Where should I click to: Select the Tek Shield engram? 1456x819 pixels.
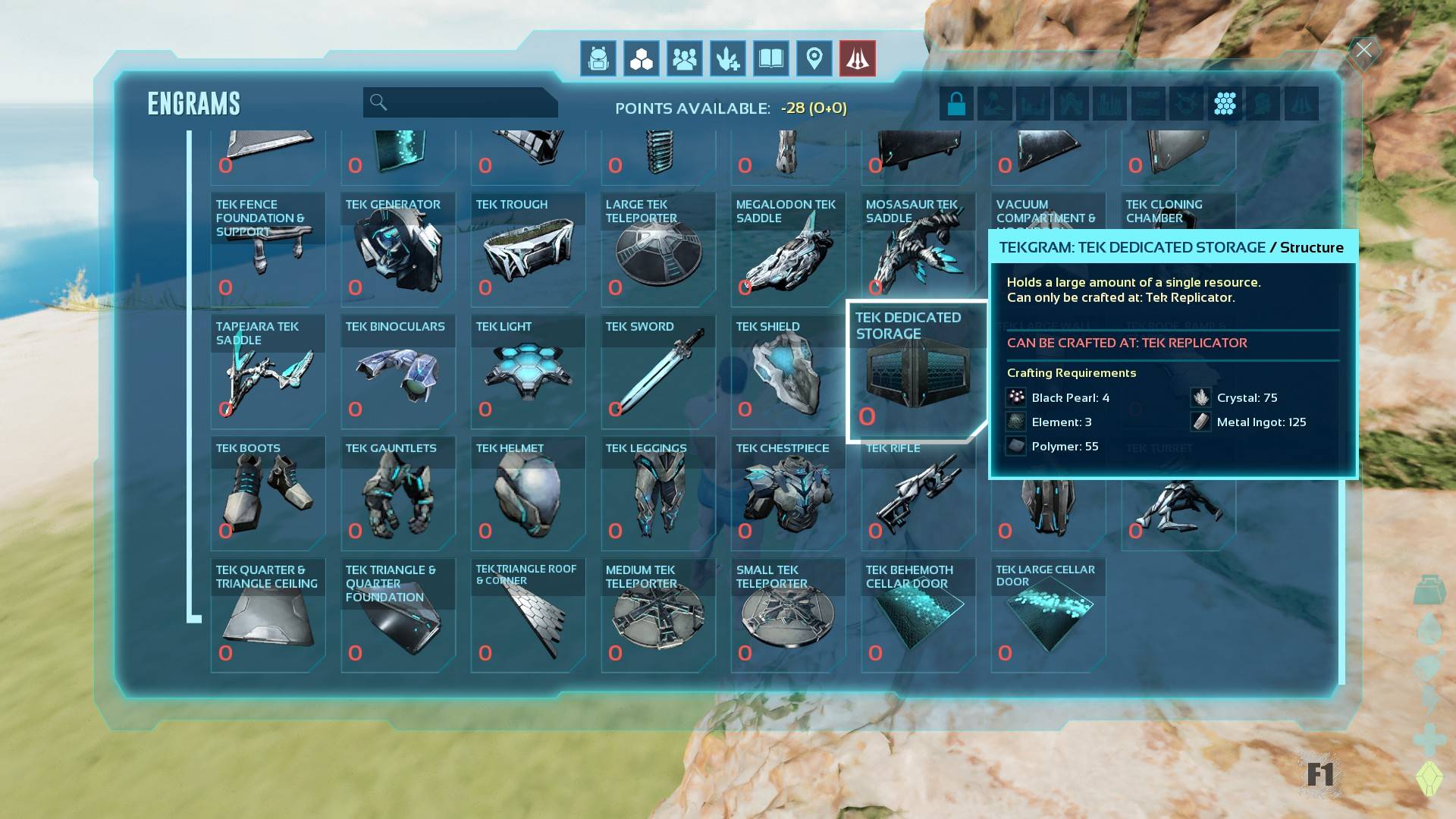(x=788, y=371)
